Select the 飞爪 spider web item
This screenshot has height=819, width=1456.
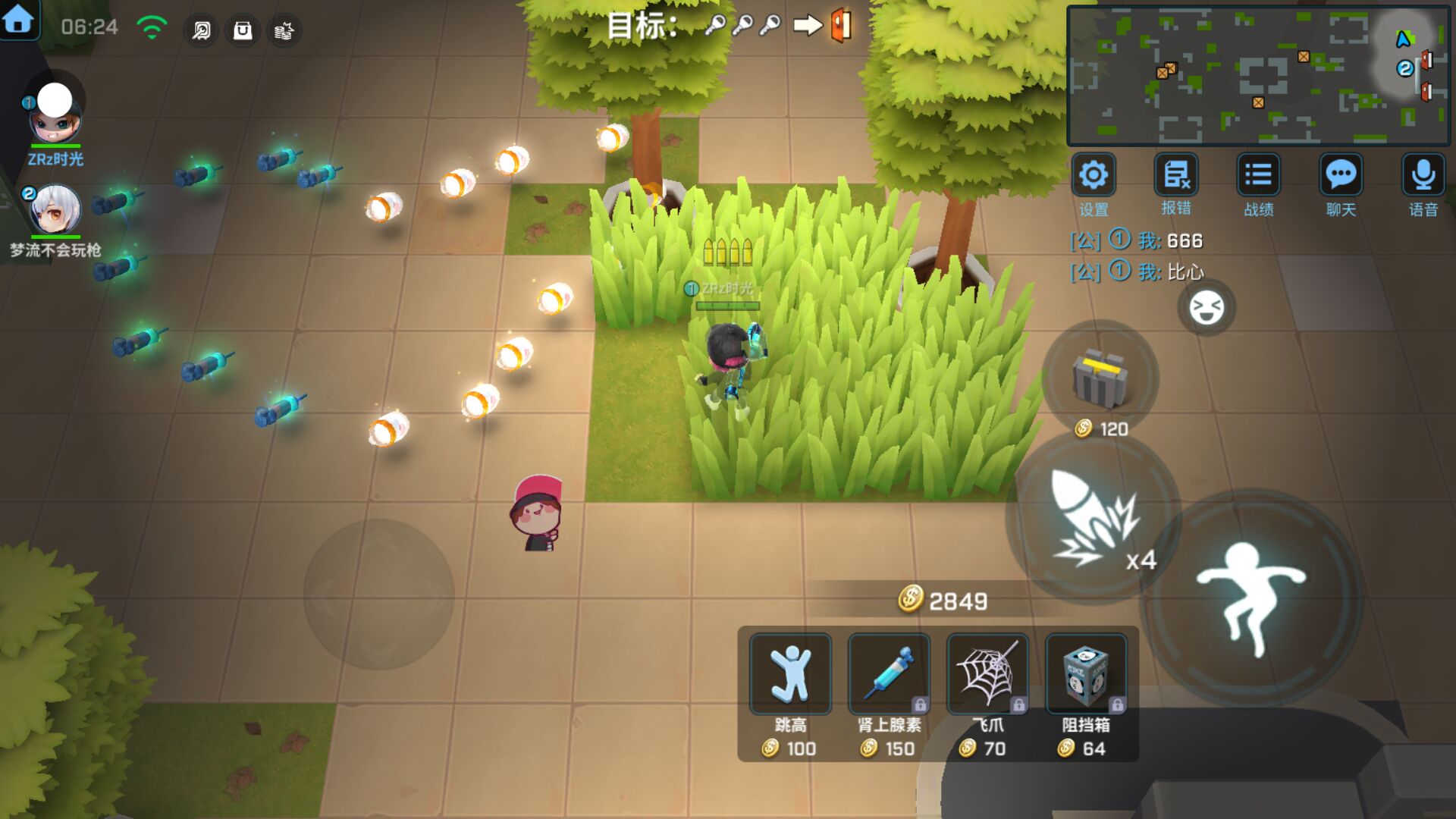point(987,674)
